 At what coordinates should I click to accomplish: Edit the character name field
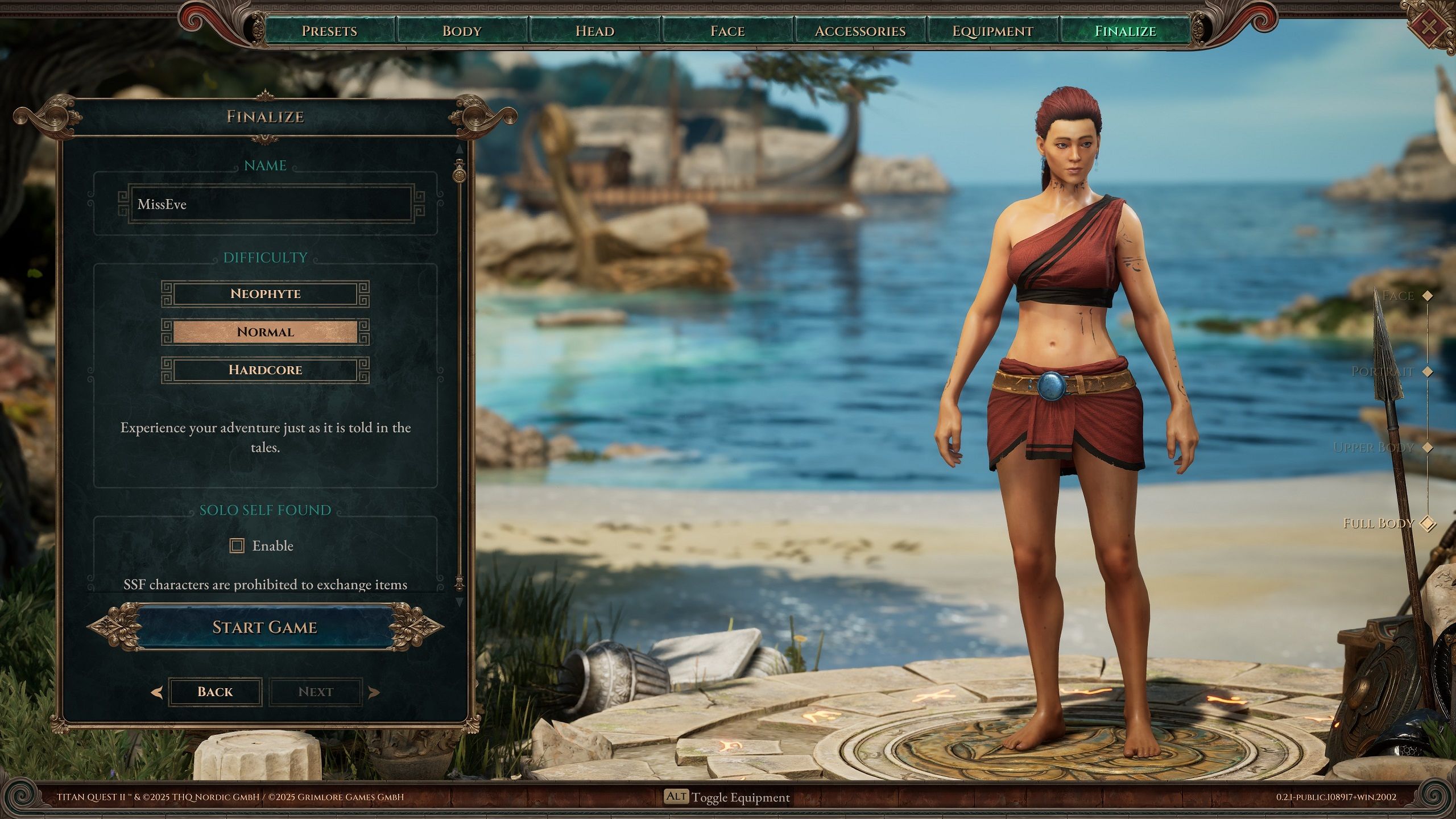tap(271, 204)
